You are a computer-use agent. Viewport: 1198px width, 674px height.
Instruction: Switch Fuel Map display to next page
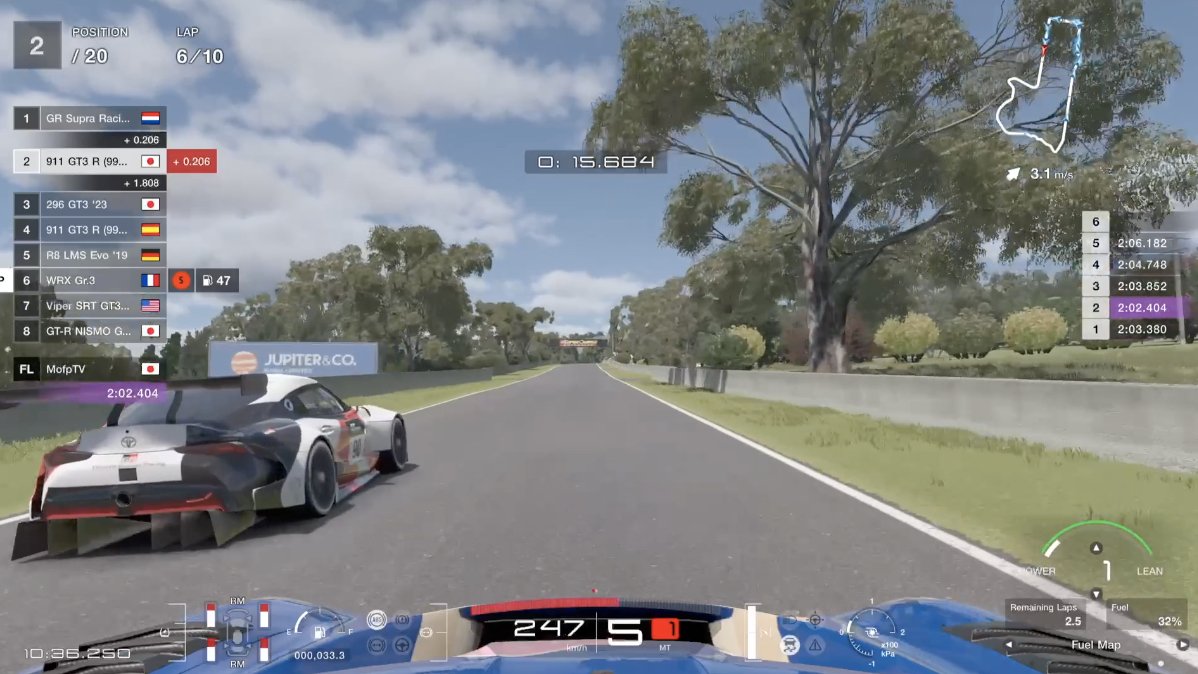click(x=1183, y=645)
